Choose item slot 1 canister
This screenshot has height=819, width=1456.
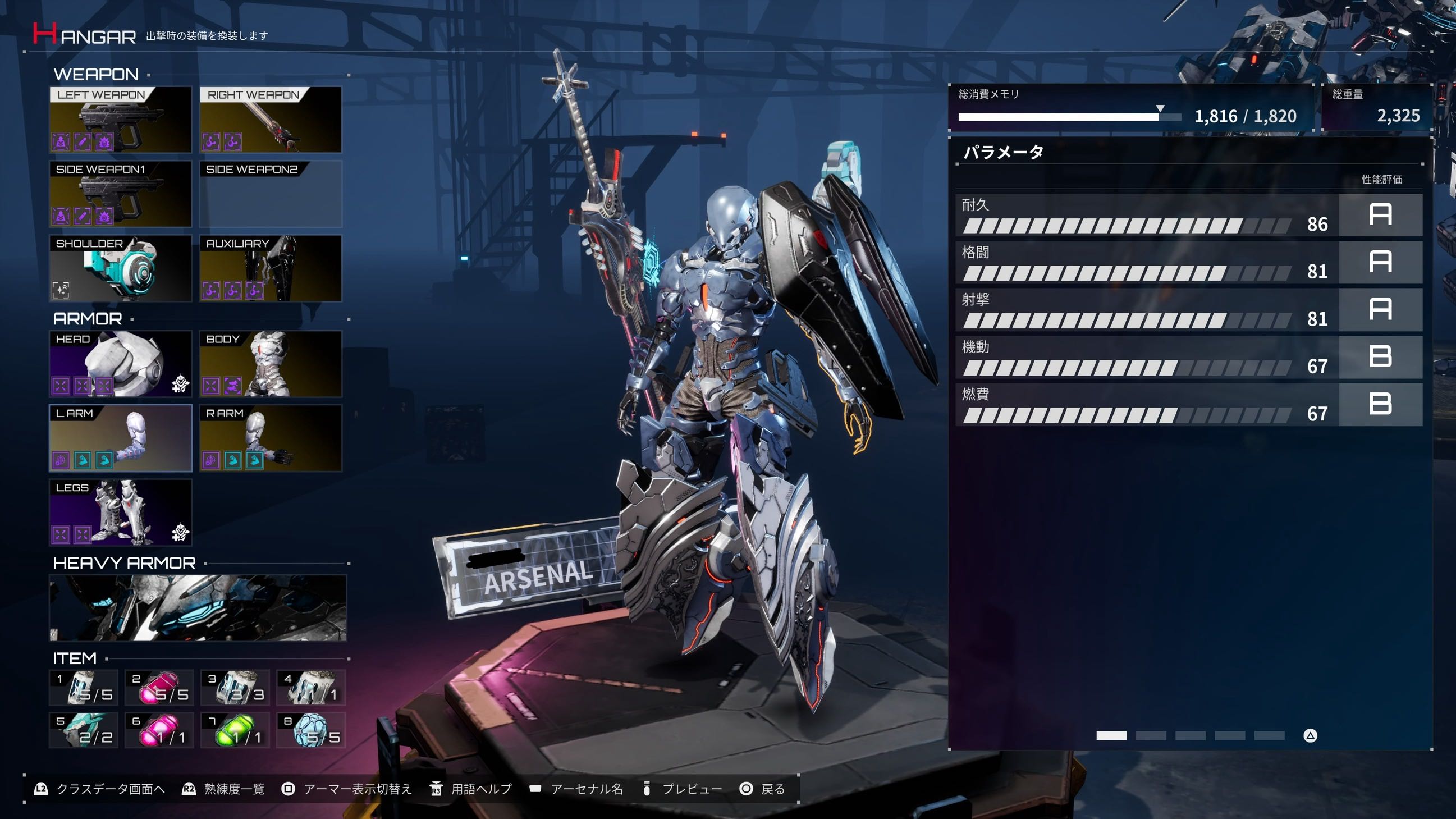point(84,687)
